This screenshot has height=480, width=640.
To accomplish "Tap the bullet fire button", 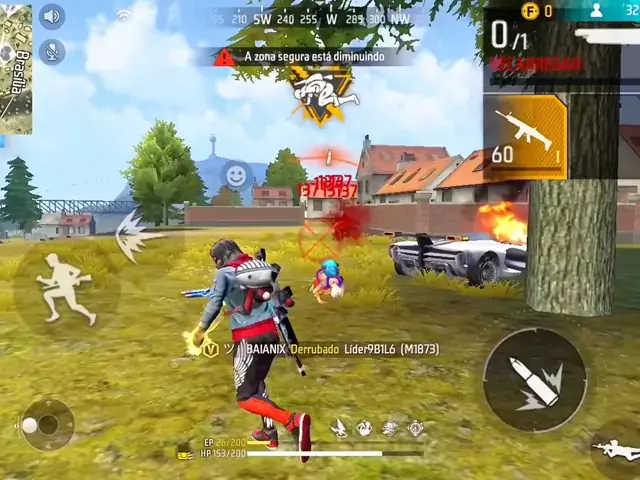I will coord(535,380).
